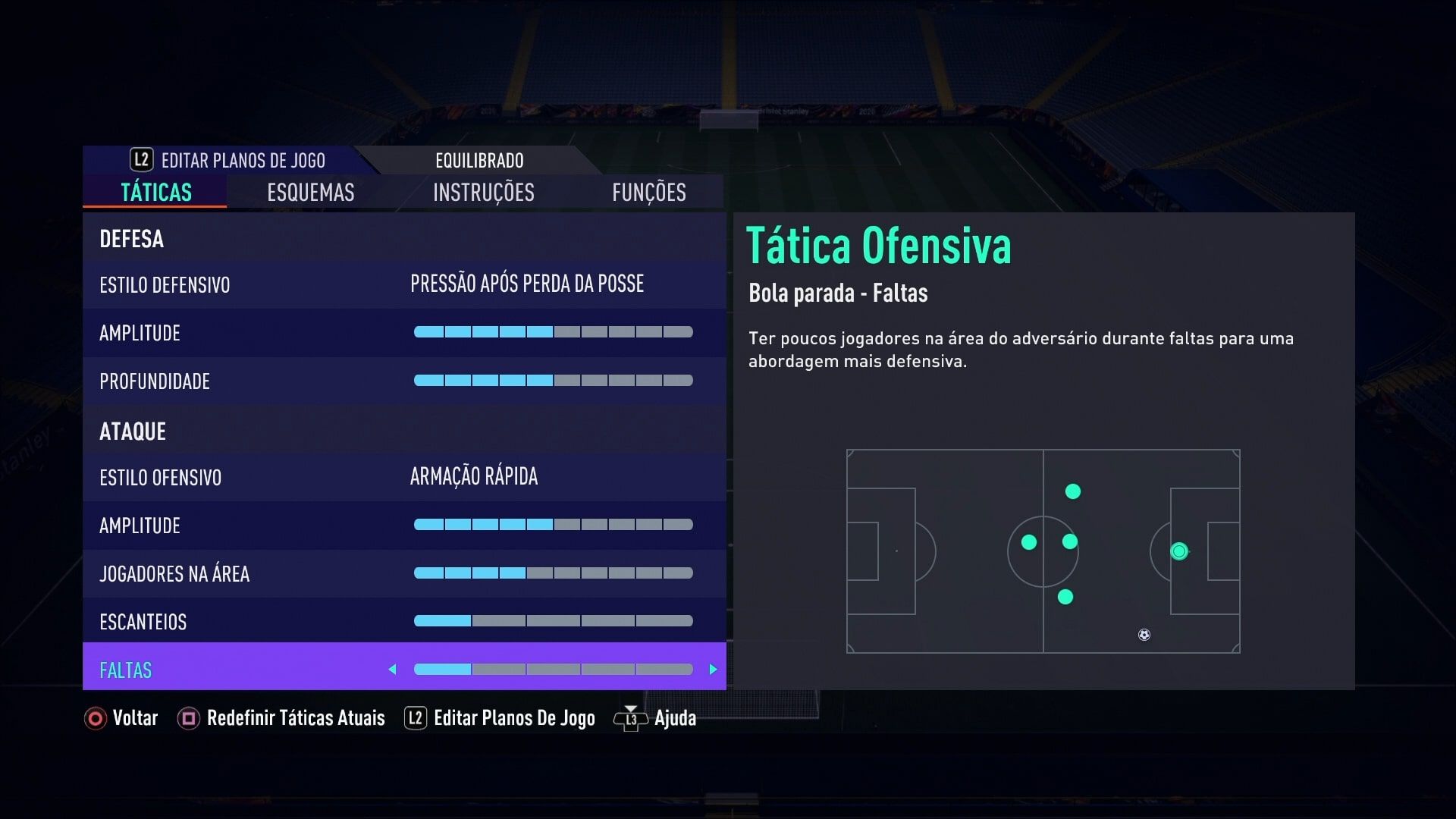The image size is (1456, 819).
Task: Click Redefinir Táticas Atuais text
Action: click(x=295, y=717)
